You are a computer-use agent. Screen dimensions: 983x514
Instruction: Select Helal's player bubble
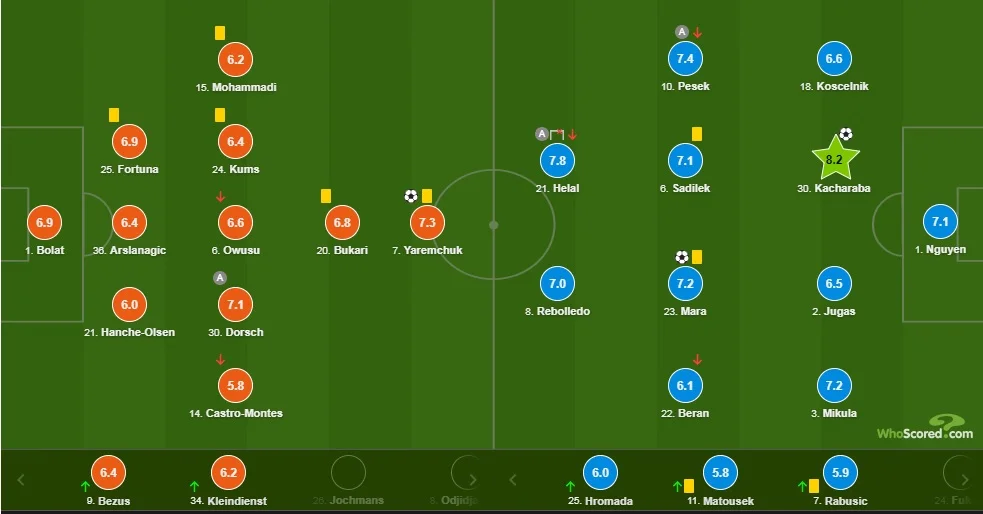(x=558, y=160)
